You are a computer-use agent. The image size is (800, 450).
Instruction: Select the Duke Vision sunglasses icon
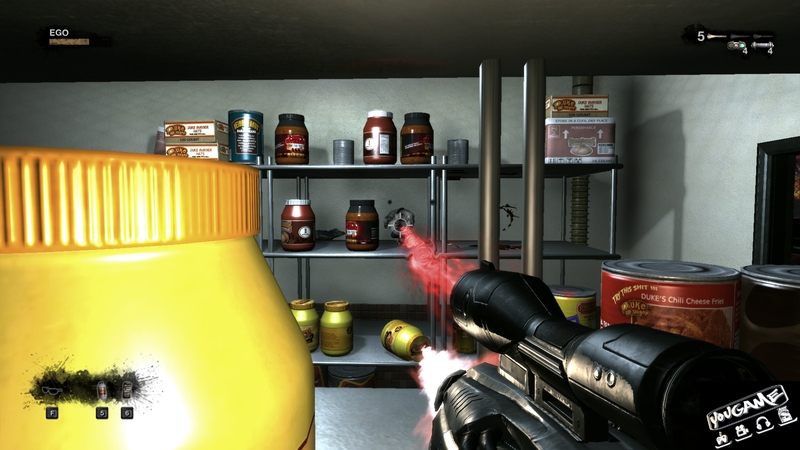pyautogui.click(x=53, y=388)
